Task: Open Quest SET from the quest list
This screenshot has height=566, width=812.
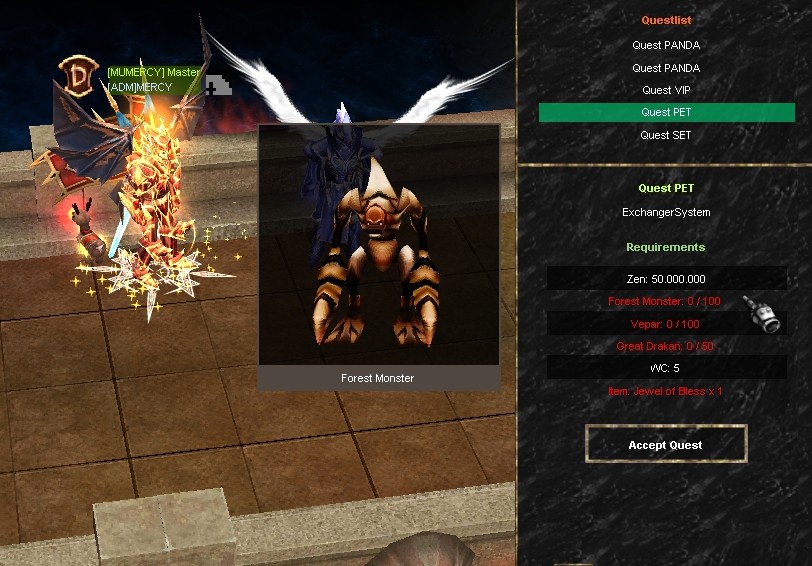Action: [x=666, y=135]
